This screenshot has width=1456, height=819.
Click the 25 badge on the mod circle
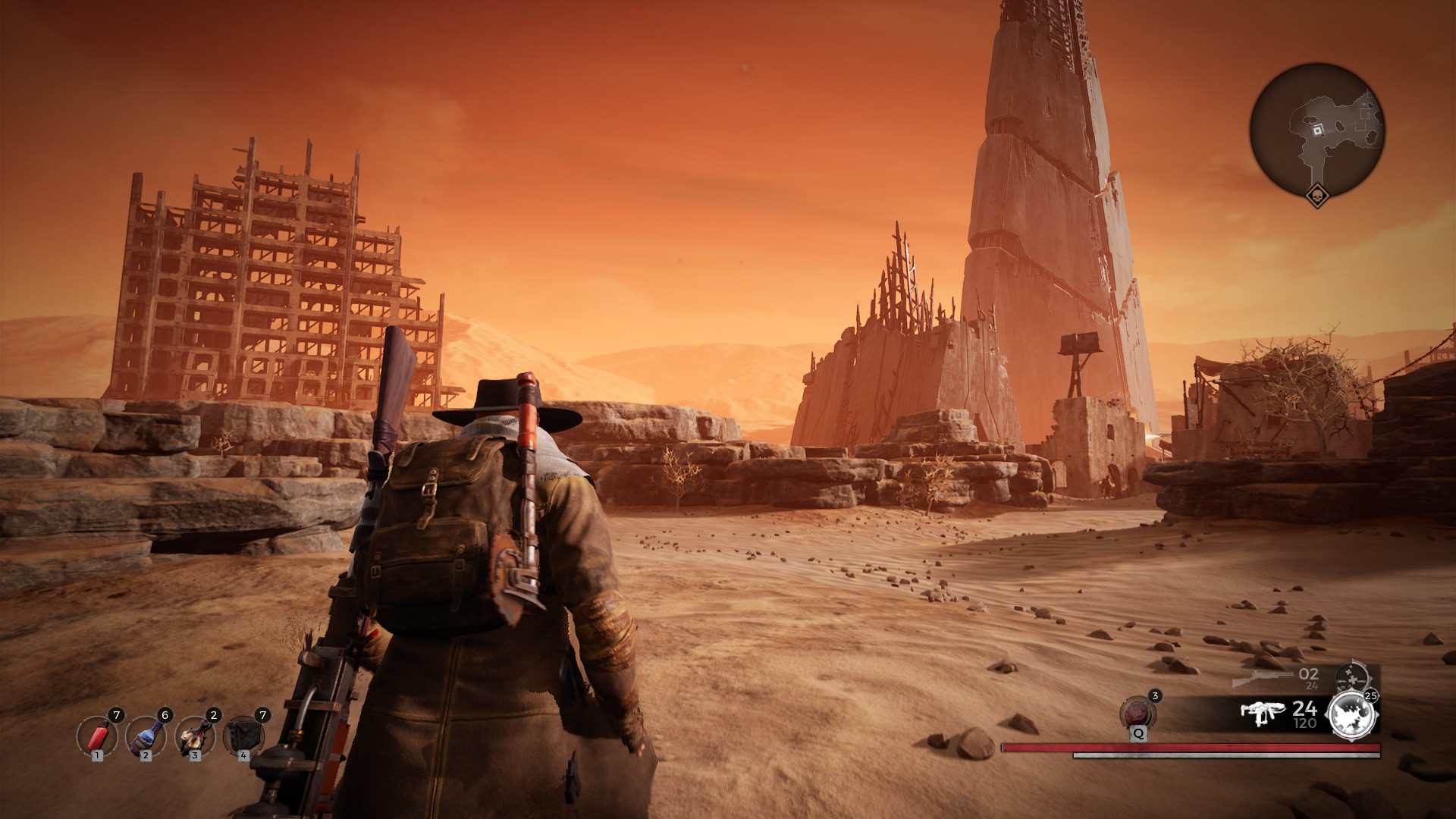(x=1370, y=696)
